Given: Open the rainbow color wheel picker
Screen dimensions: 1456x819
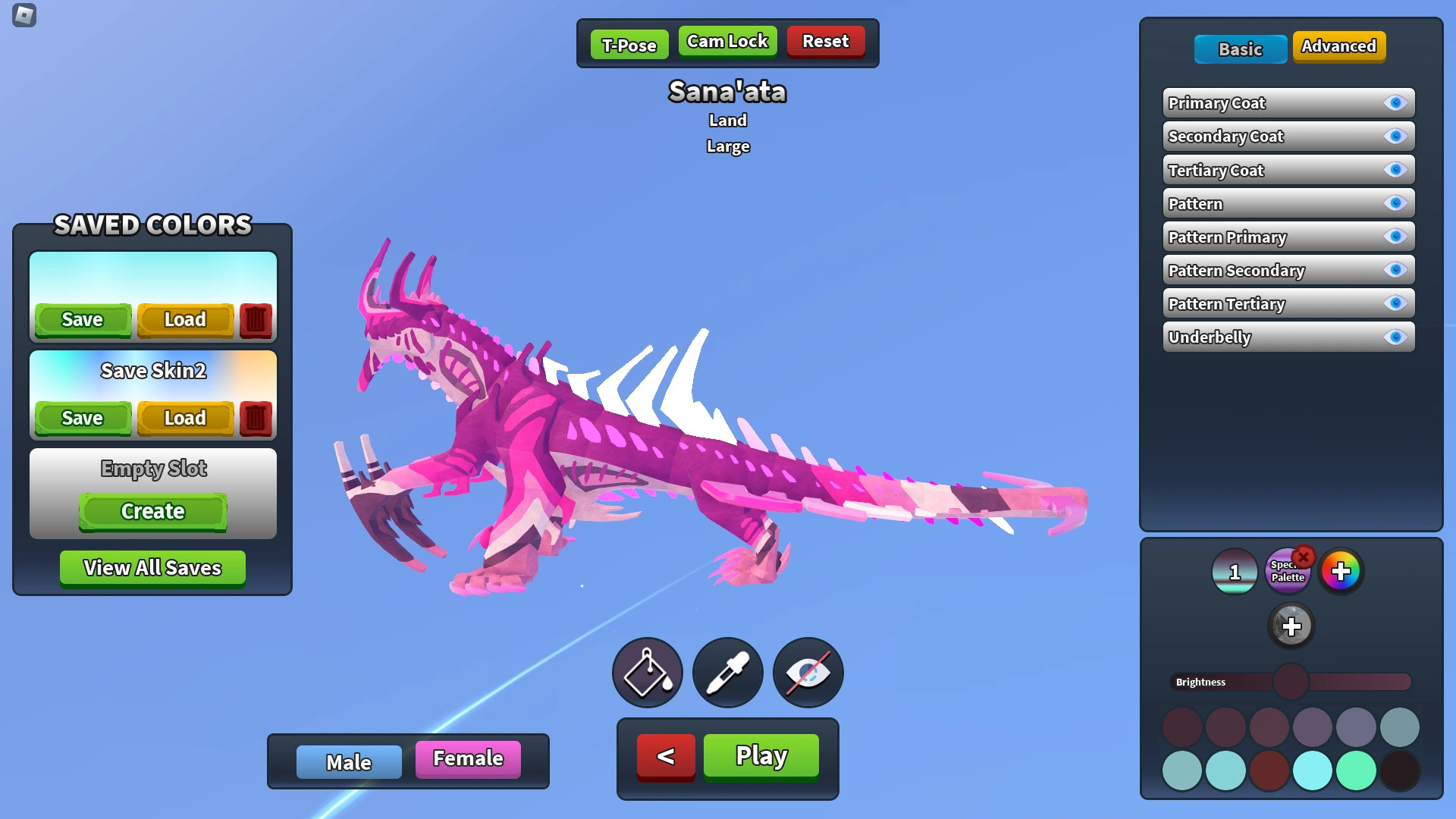Looking at the screenshot, I should pos(1341,570).
